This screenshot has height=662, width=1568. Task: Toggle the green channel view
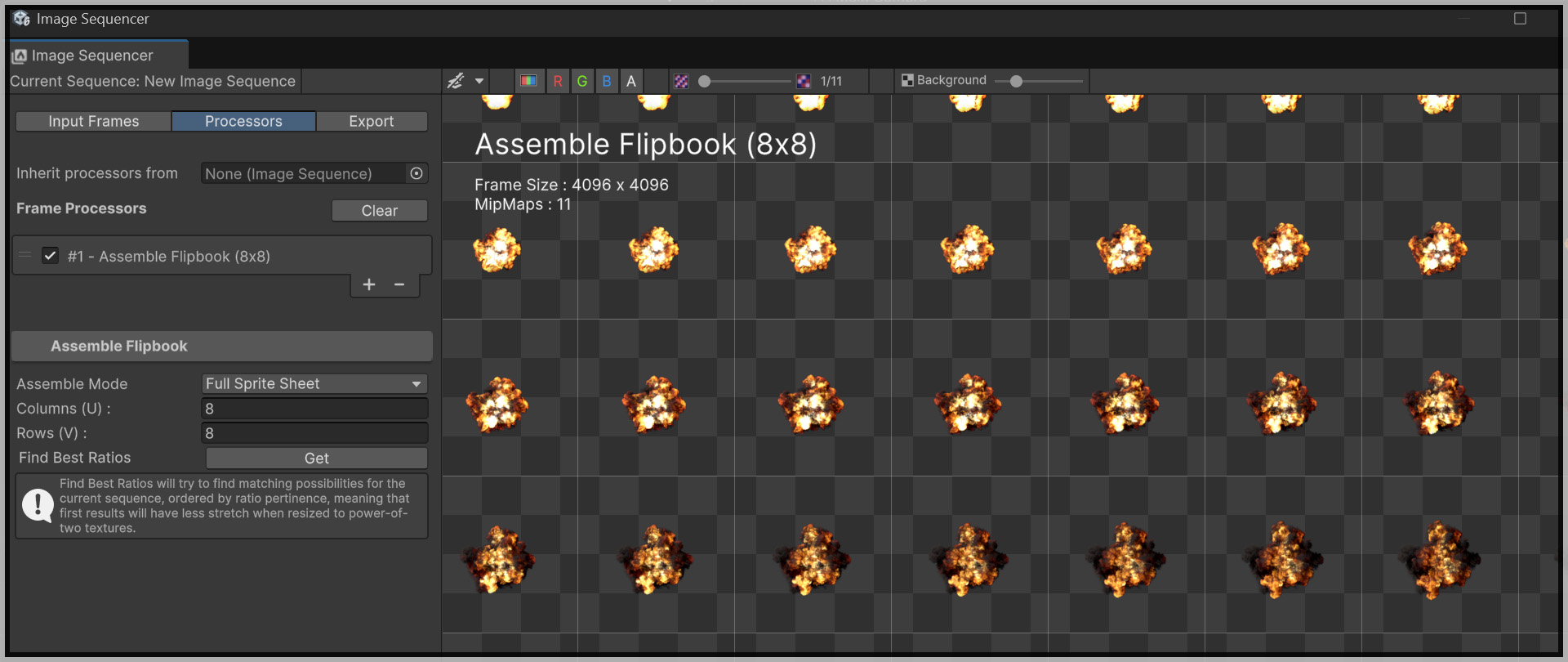(581, 81)
